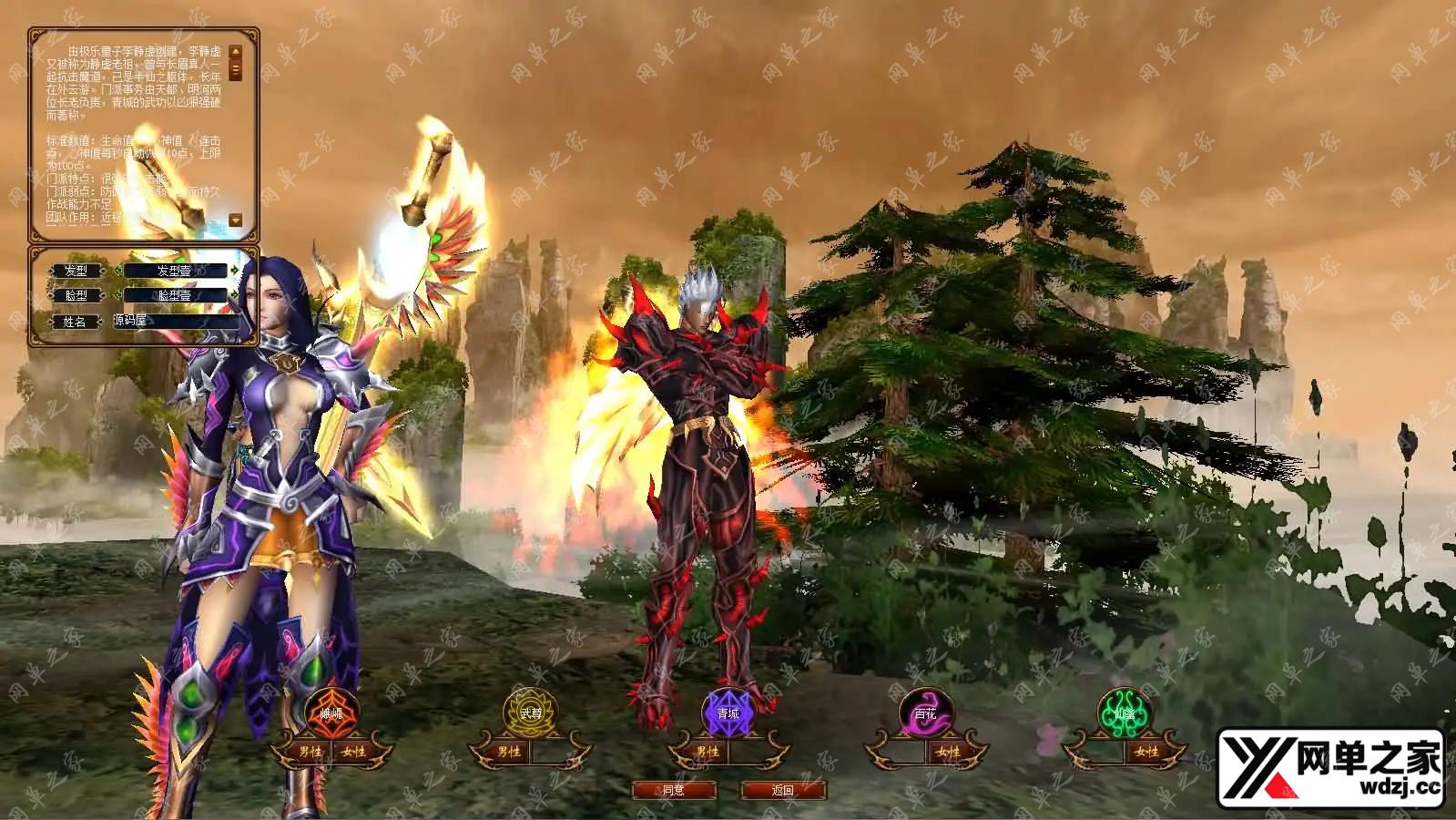Screen dimensions: 1456x820
Task: Switch to previous hairstyle with left arrow
Action: 117,271
